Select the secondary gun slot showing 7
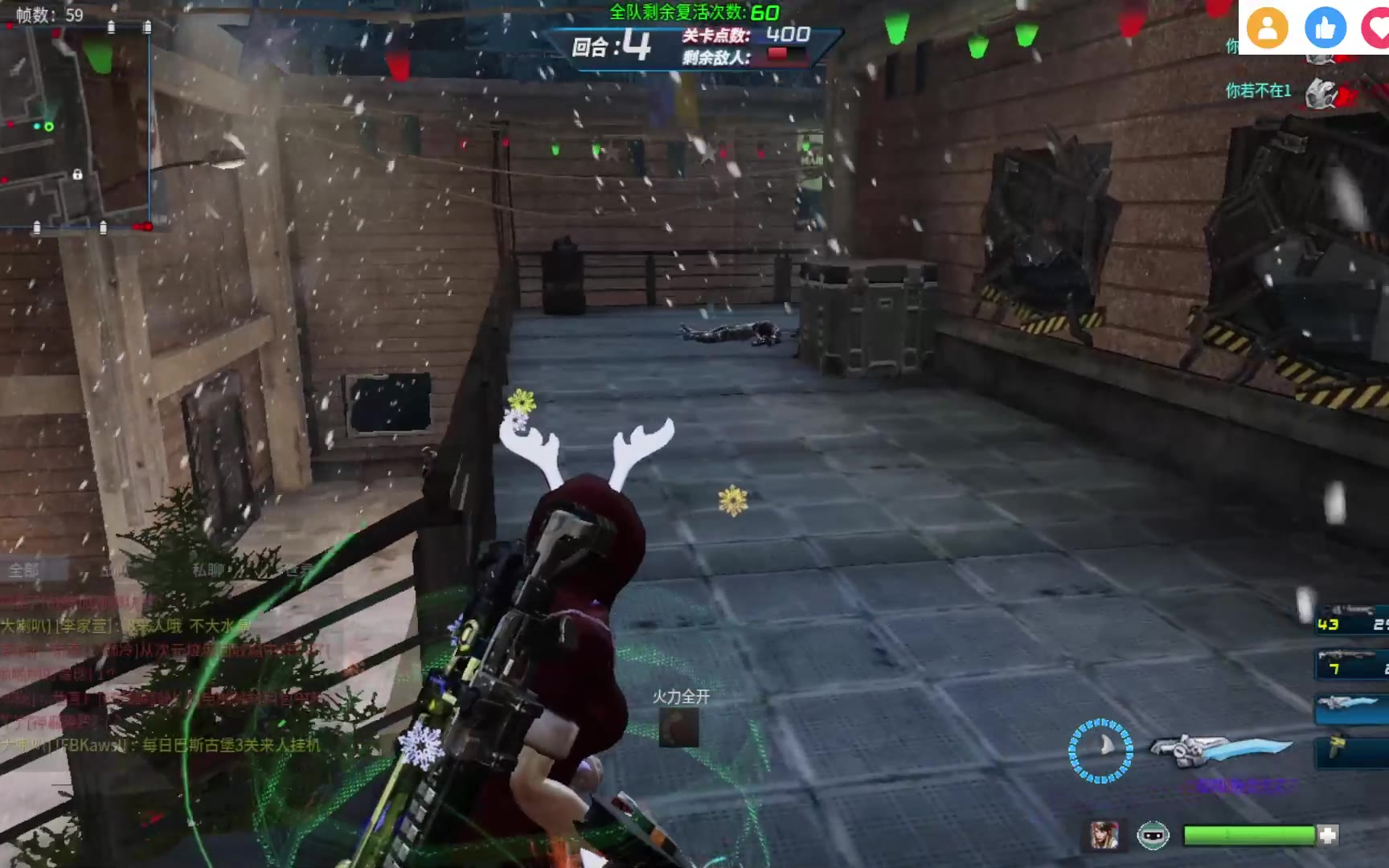The width and height of the screenshot is (1389, 868). (1352, 667)
